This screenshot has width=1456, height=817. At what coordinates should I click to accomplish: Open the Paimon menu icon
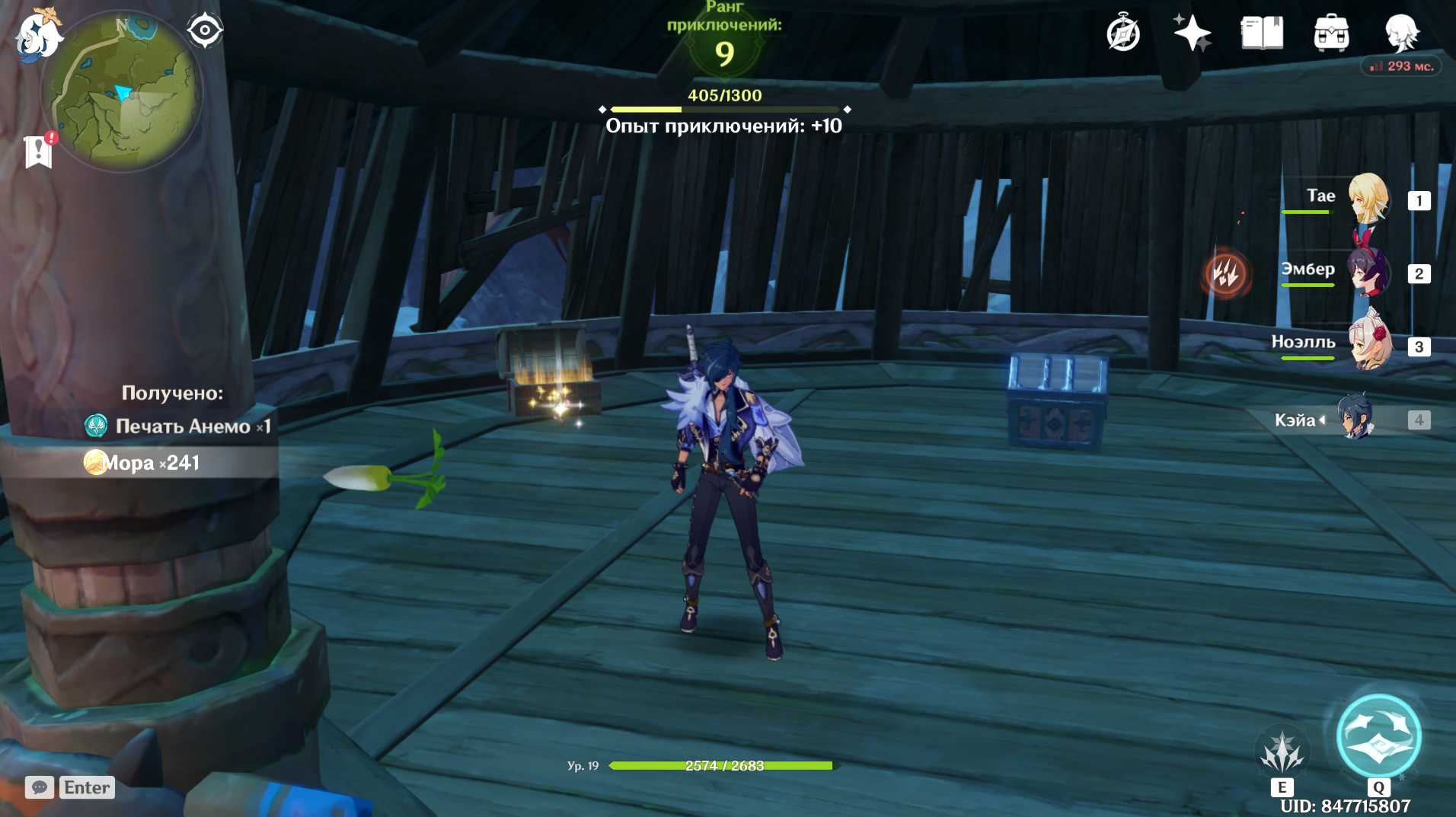tap(37, 35)
